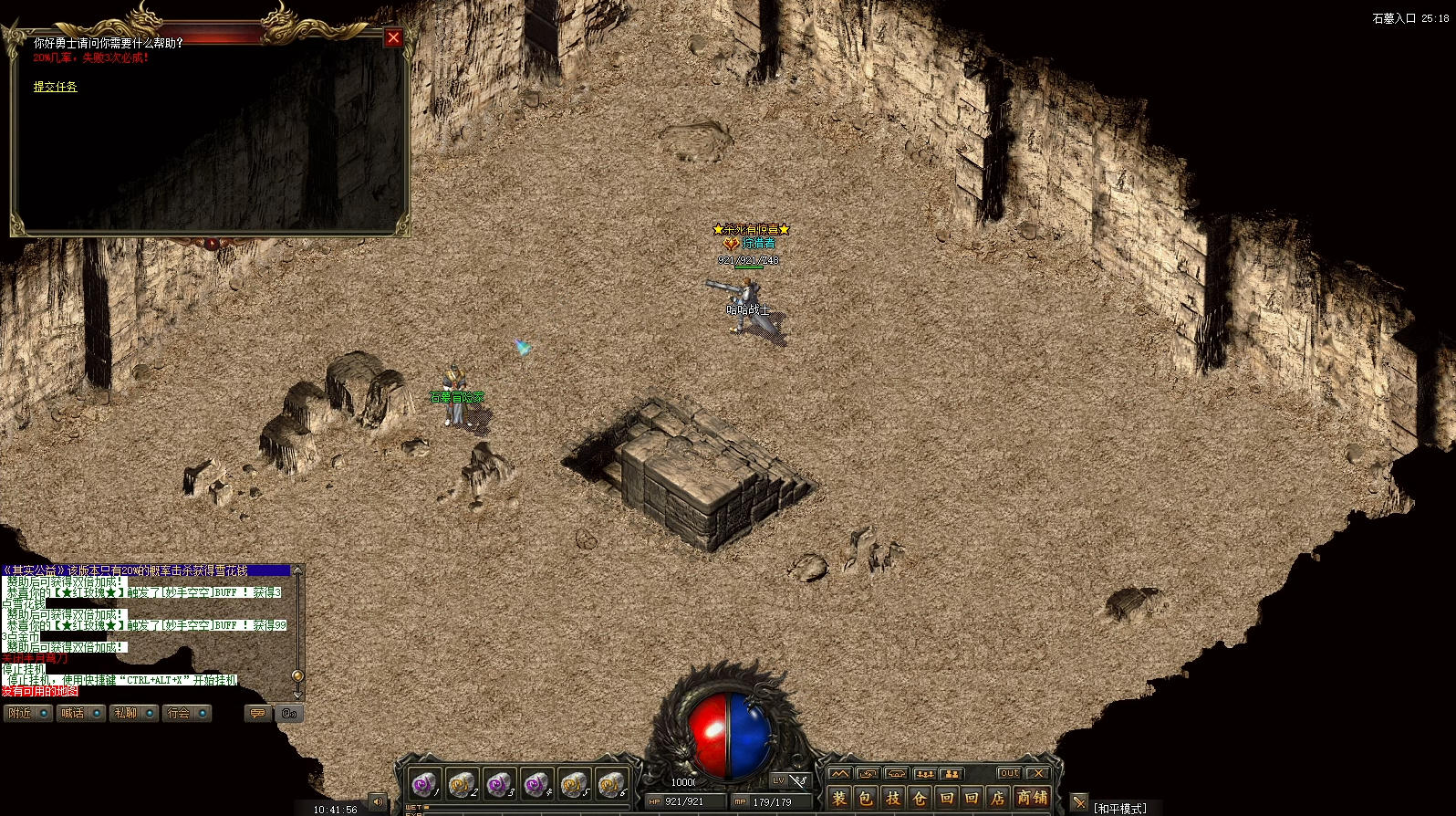1456x816 pixels.
Task: Use the scroll in hotbar slot 6
Action: point(611,784)
